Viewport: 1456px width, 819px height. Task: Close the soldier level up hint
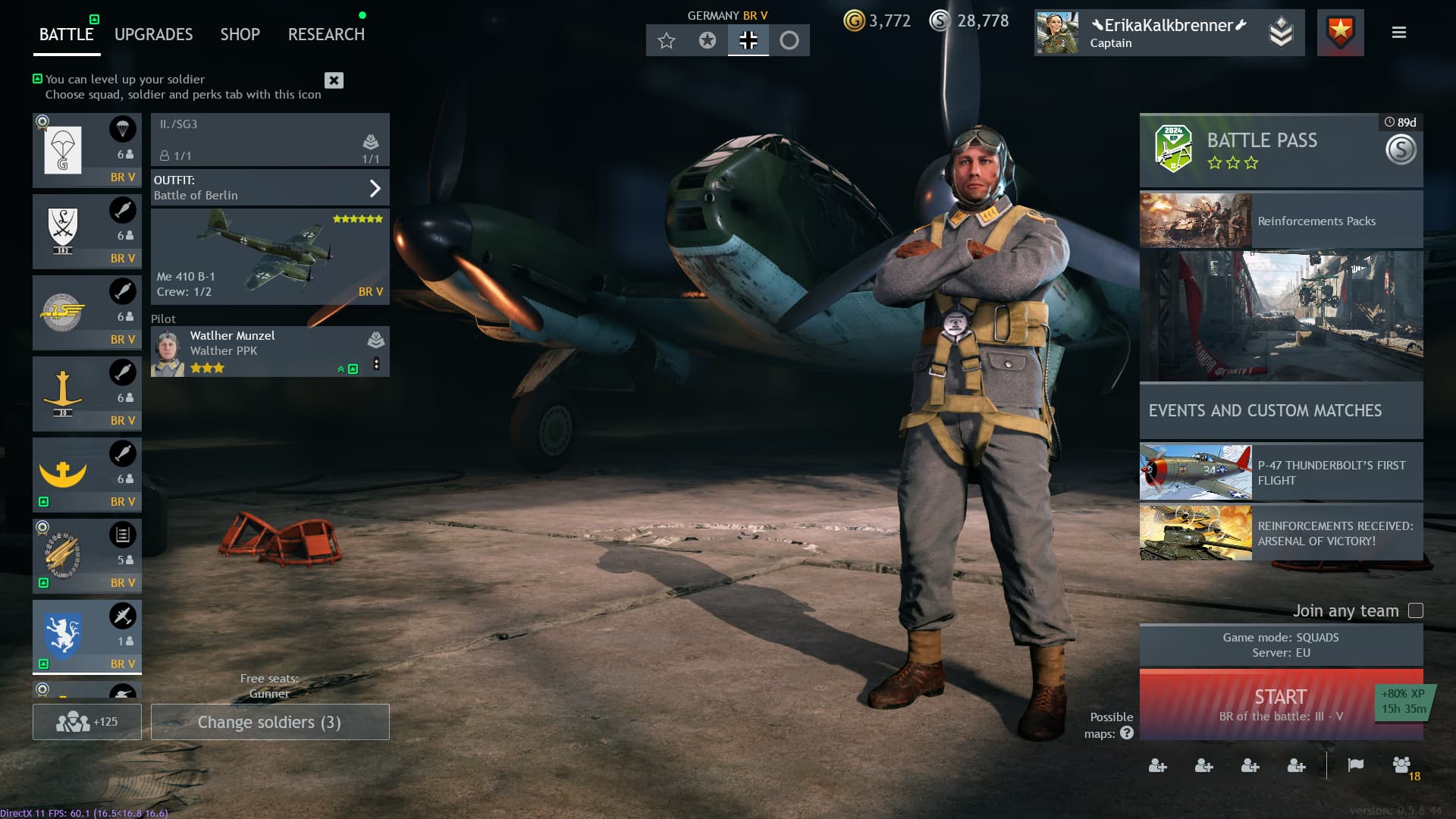[334, 80]
